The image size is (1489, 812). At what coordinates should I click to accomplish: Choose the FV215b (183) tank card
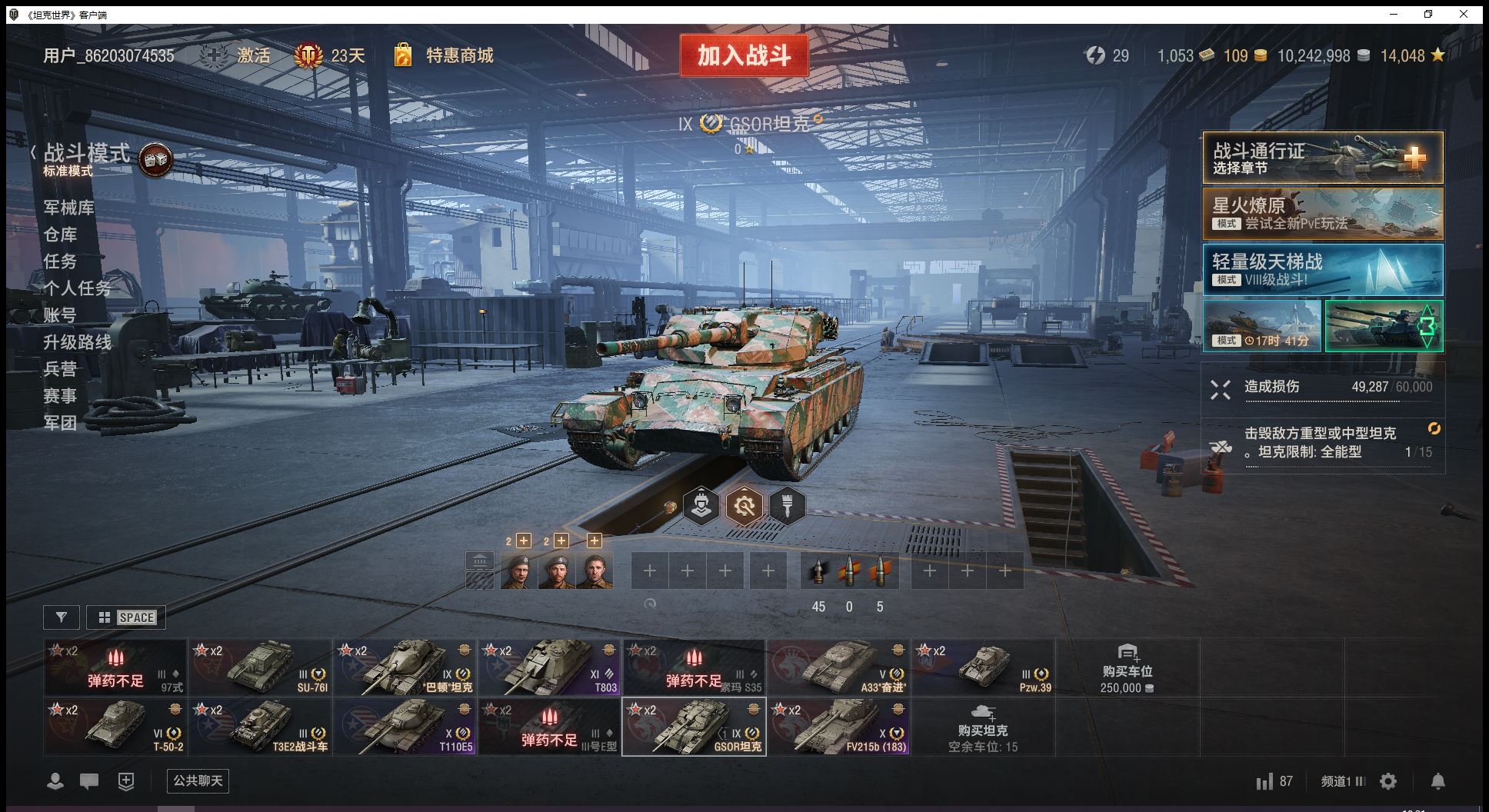point(839,727)
